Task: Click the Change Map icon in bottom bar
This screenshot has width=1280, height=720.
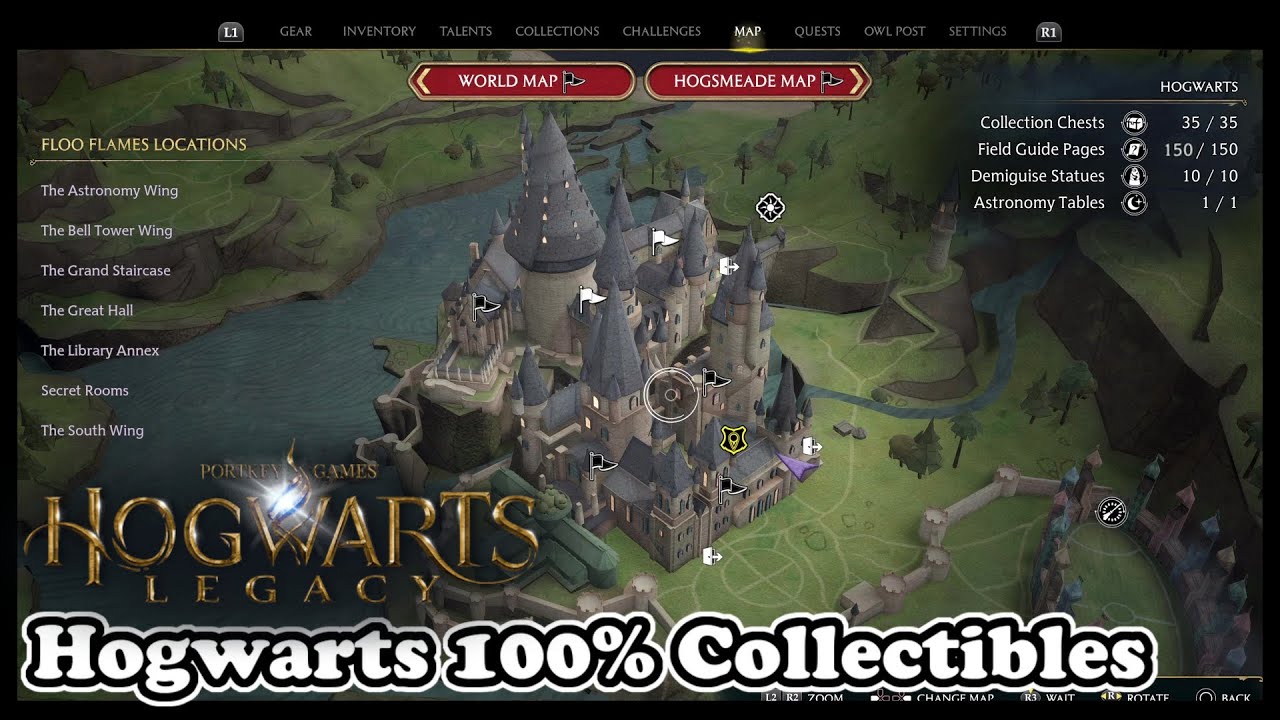Action: [889, 698]
